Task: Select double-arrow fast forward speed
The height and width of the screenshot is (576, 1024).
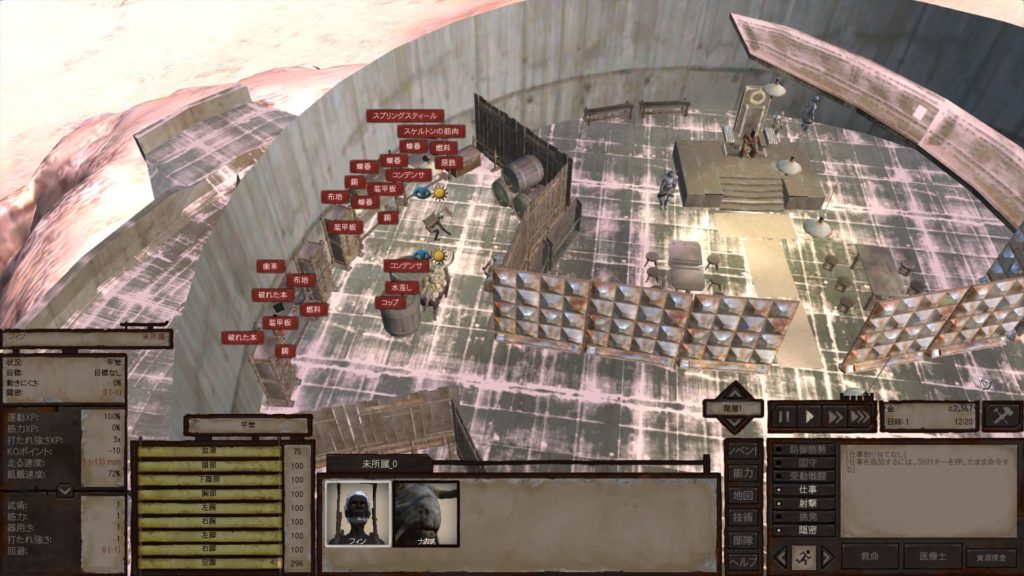Action: pos(834,416)
